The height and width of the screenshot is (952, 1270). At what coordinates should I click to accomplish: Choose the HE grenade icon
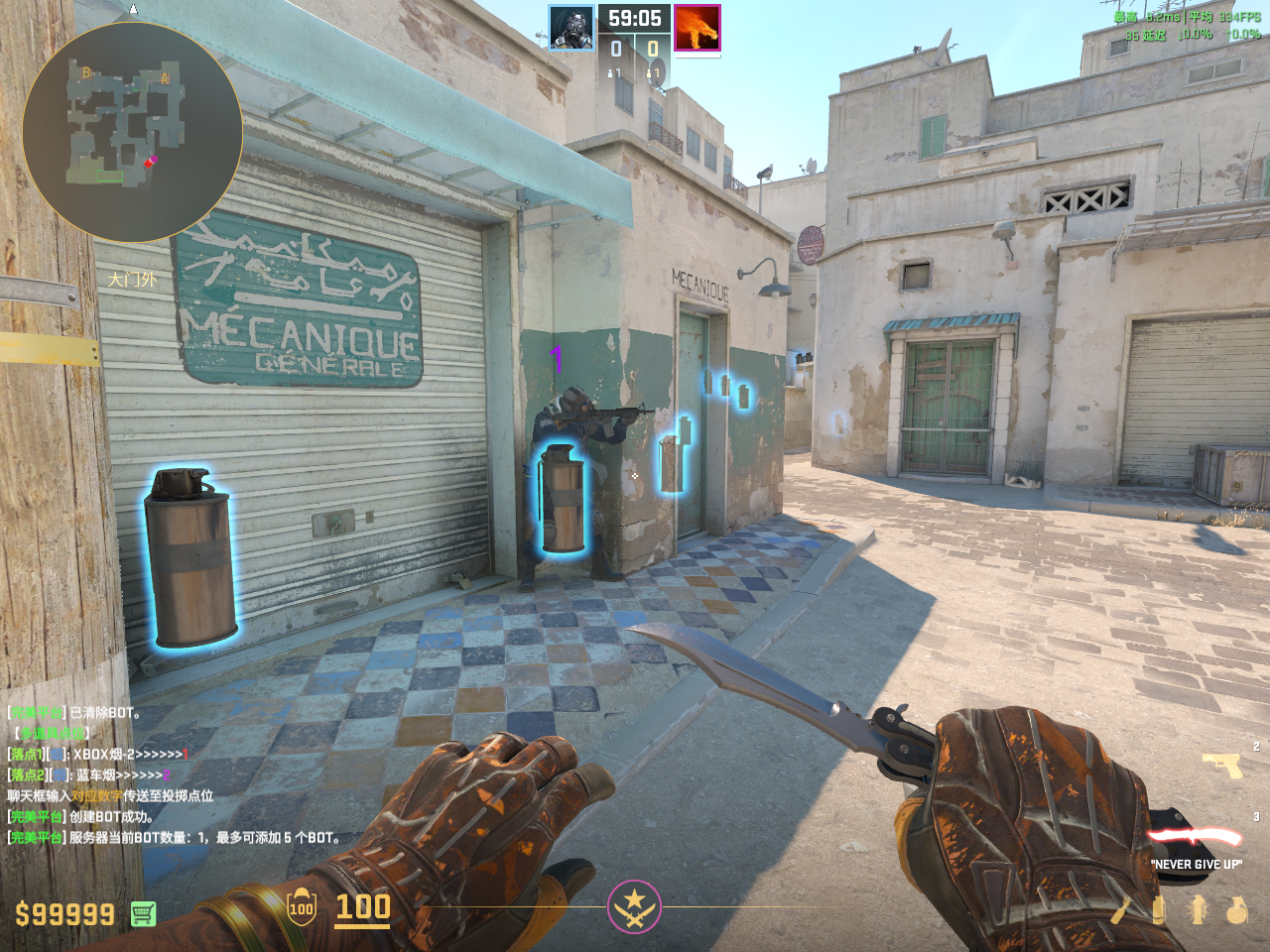[x=1236, y=910]
